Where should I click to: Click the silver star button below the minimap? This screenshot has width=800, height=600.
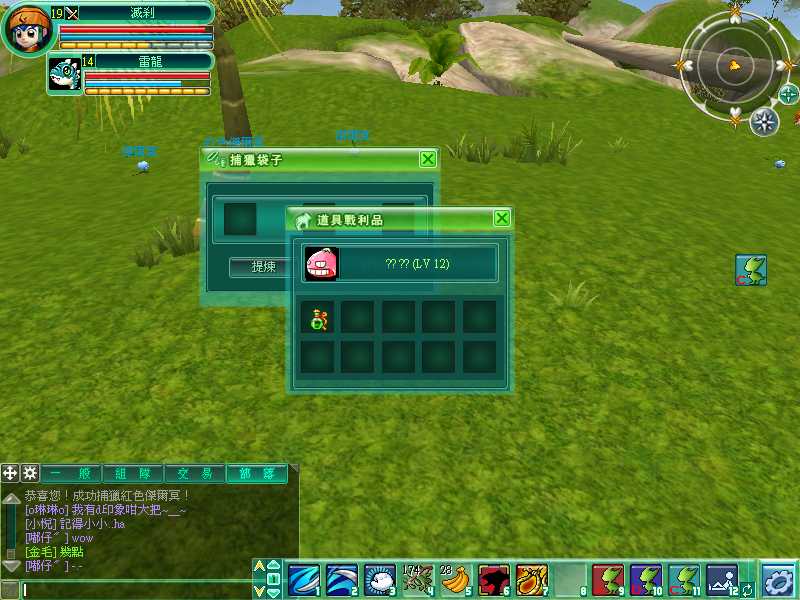tap(764, 121)
